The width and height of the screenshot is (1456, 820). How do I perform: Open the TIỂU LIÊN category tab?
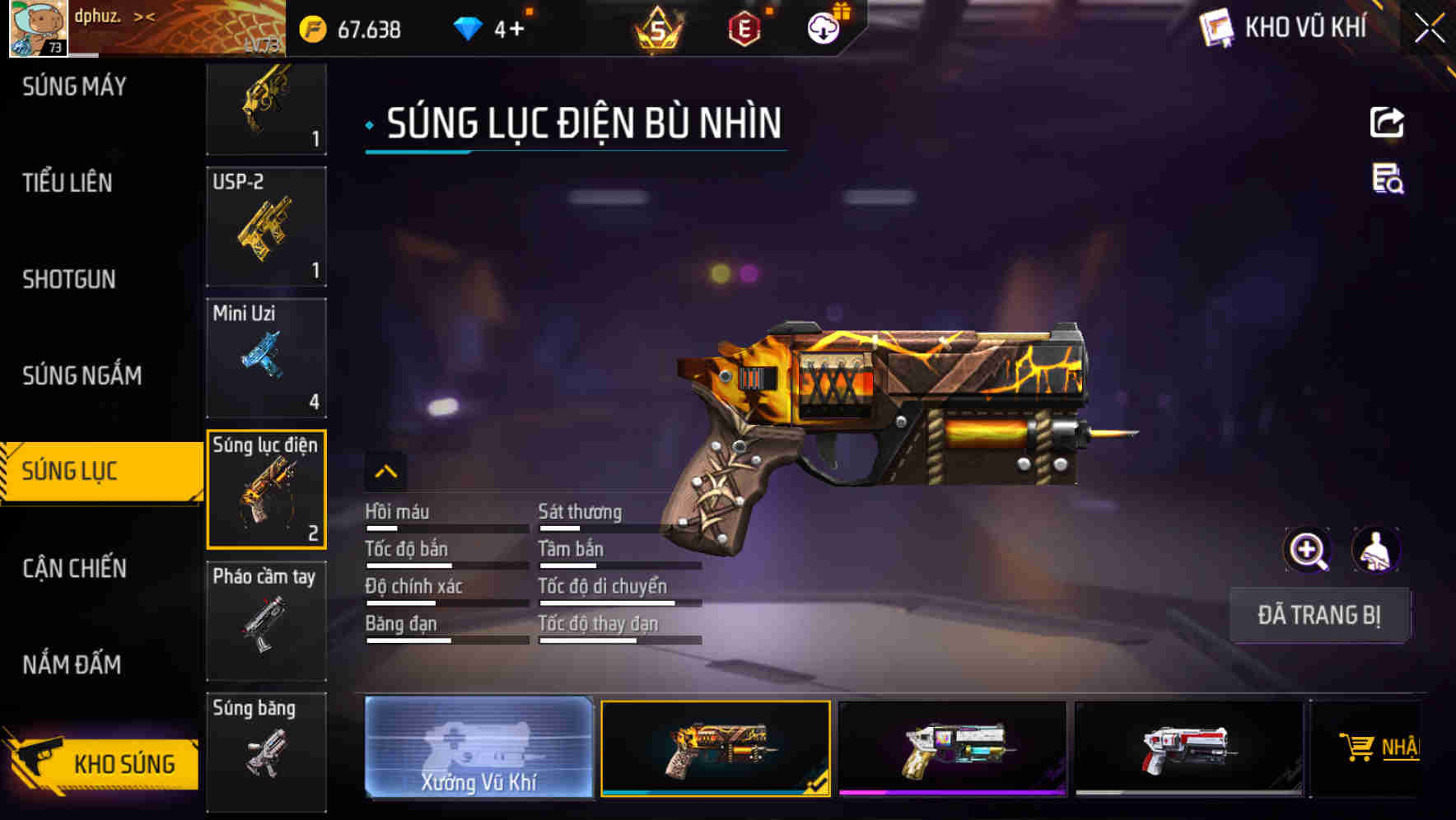(x=68, y=184)
